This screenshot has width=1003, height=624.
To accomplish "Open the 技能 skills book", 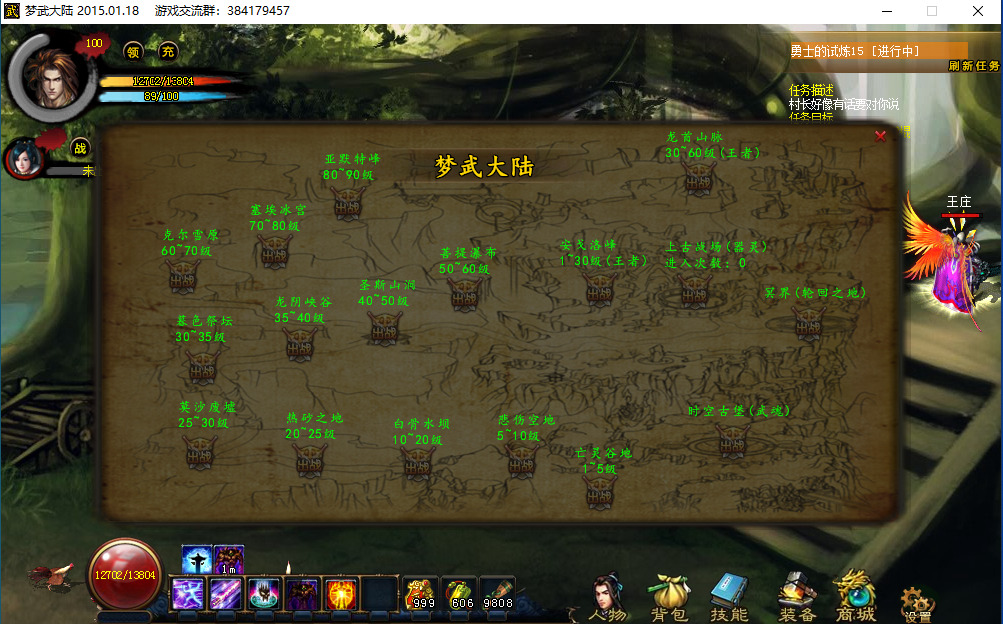I will [728, 597].
